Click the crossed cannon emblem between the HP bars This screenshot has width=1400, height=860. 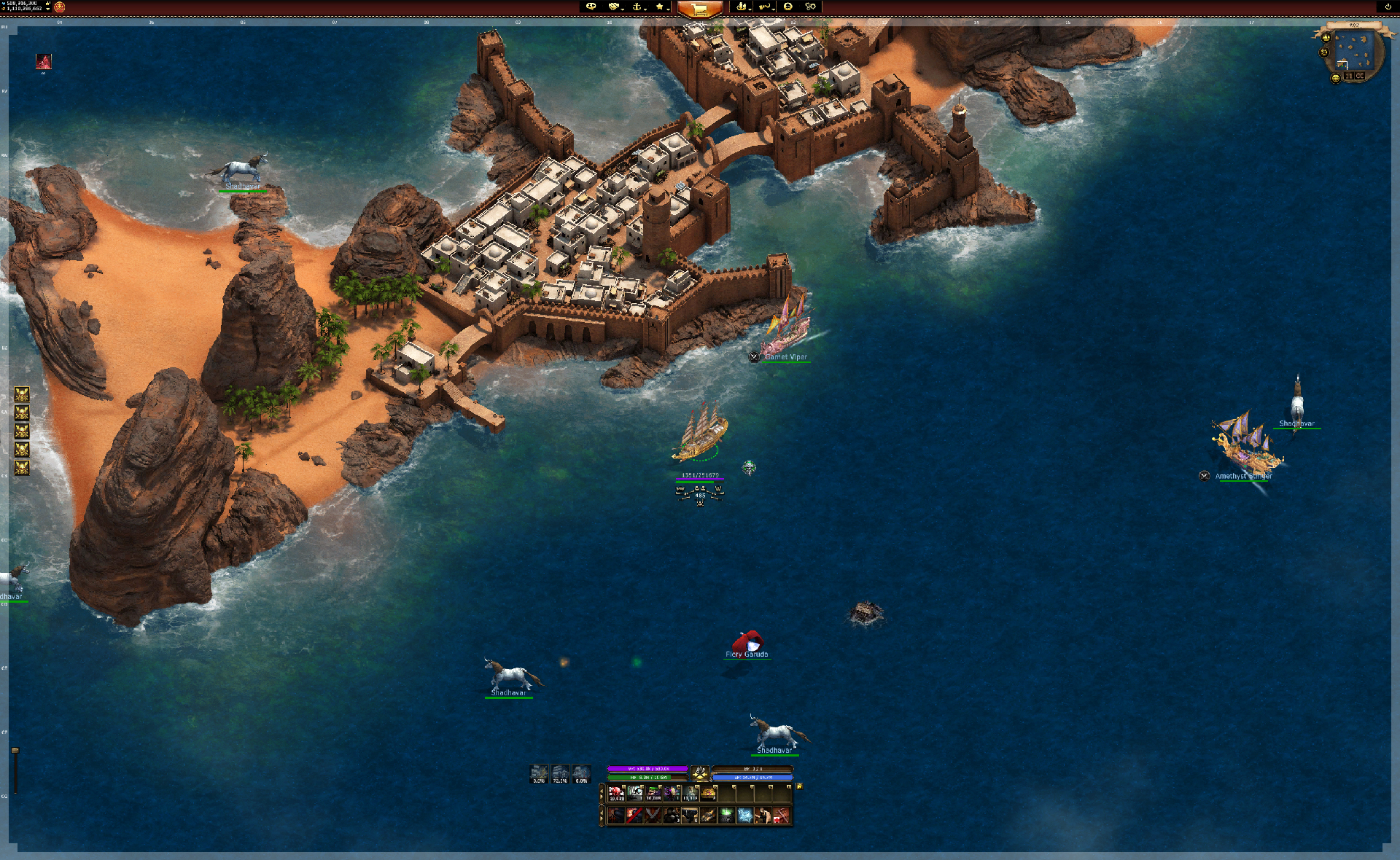tap(700, 773)
